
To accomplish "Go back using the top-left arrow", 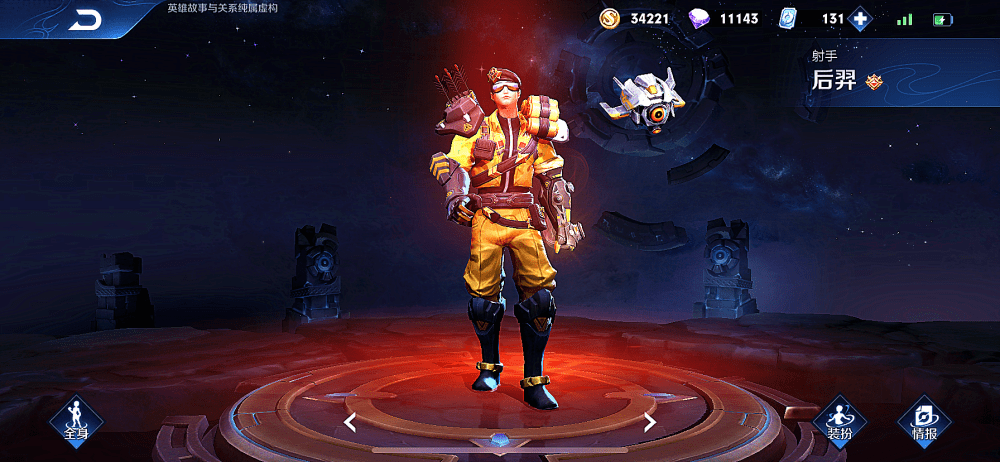I will coord(85,20).
